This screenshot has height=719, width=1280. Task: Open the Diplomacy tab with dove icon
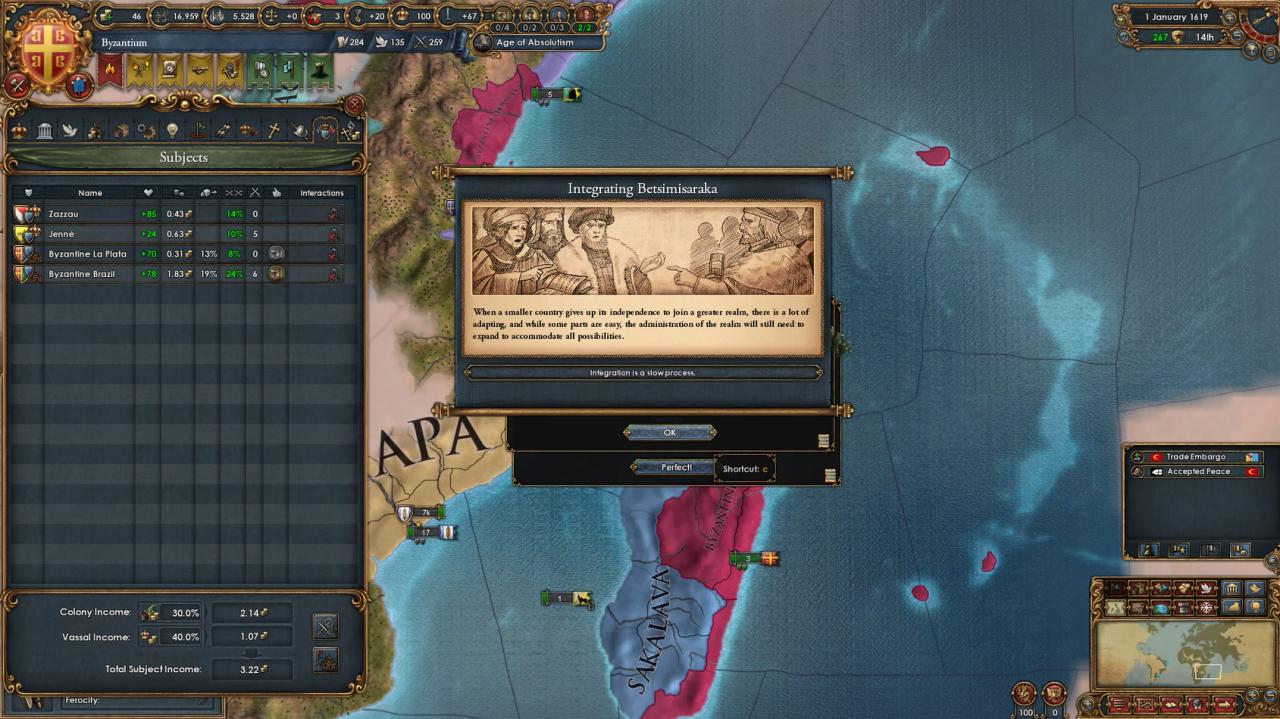(x=70, y=130)
